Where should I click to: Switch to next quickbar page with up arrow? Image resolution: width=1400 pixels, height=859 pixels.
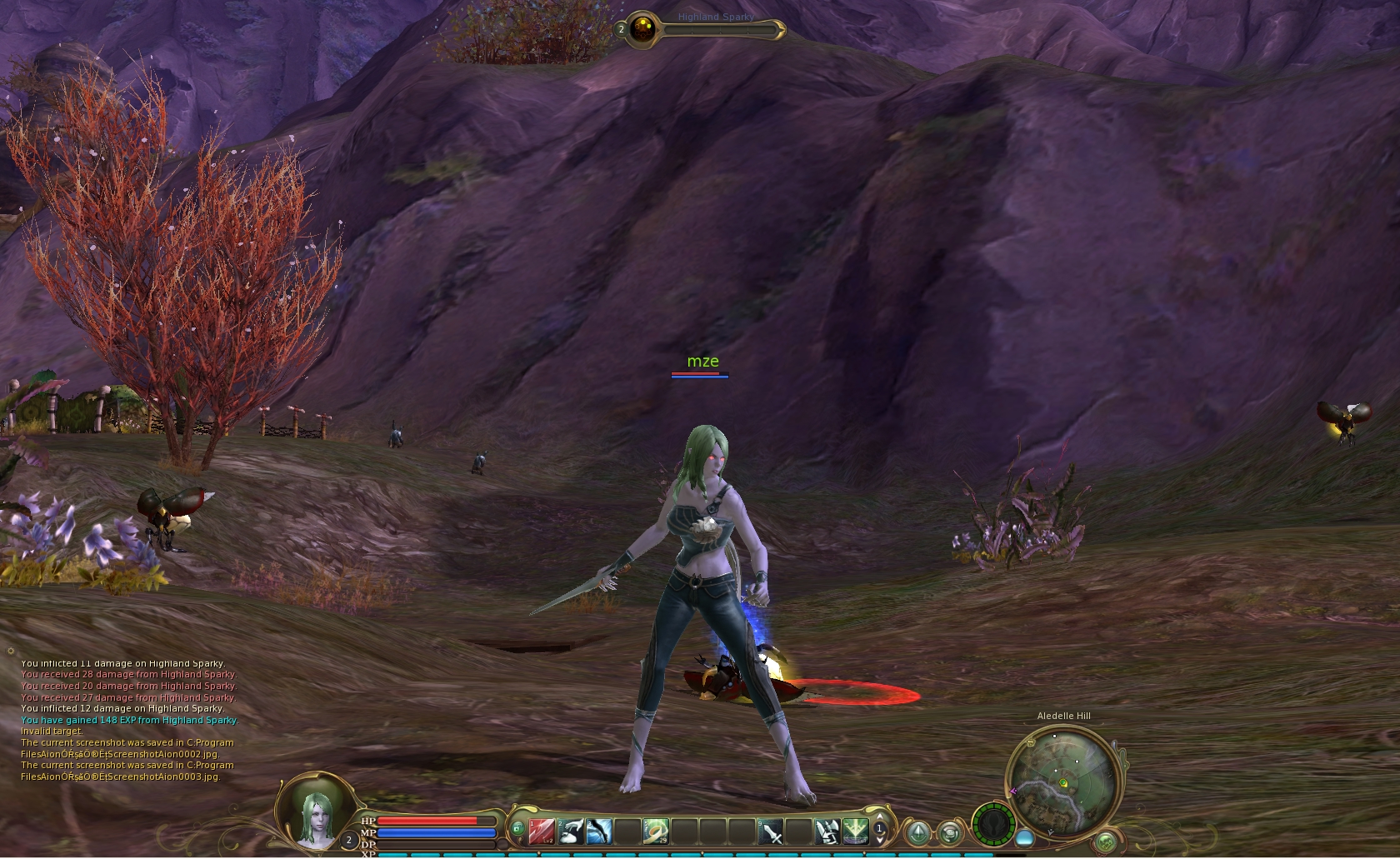(x=880, y=818)
